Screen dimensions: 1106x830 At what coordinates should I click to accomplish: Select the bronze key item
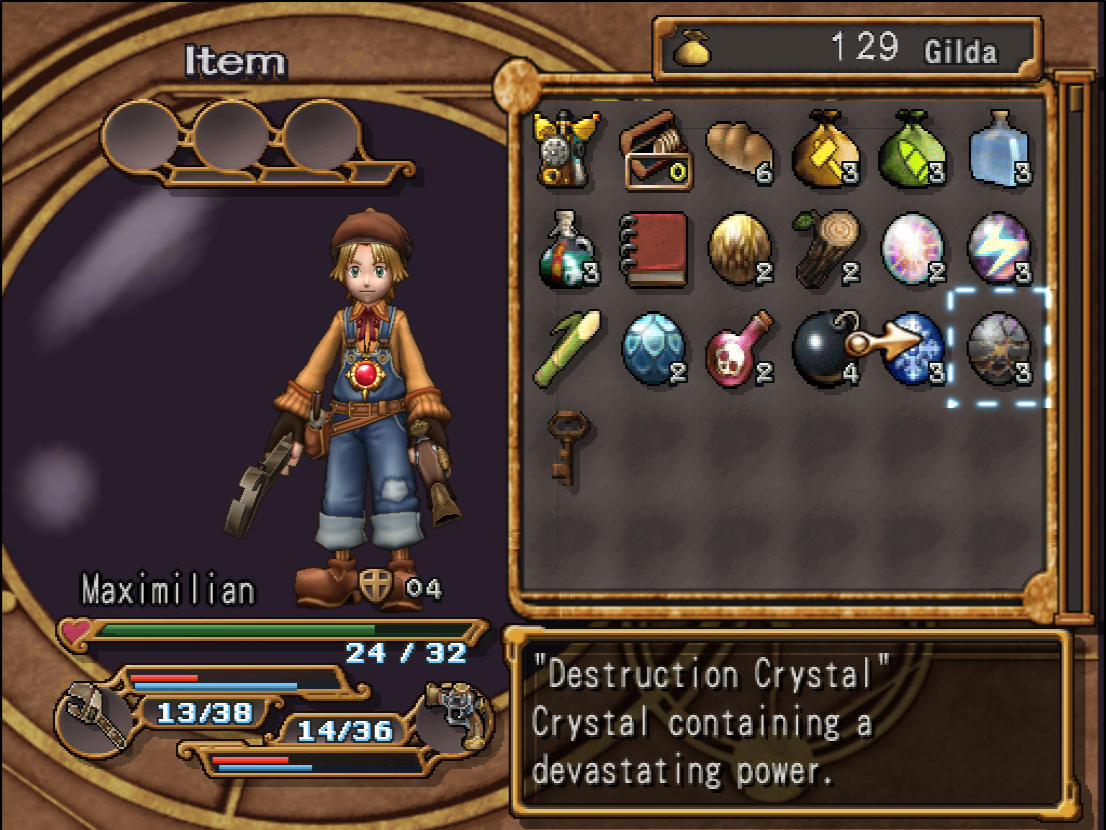pos(566,447)
